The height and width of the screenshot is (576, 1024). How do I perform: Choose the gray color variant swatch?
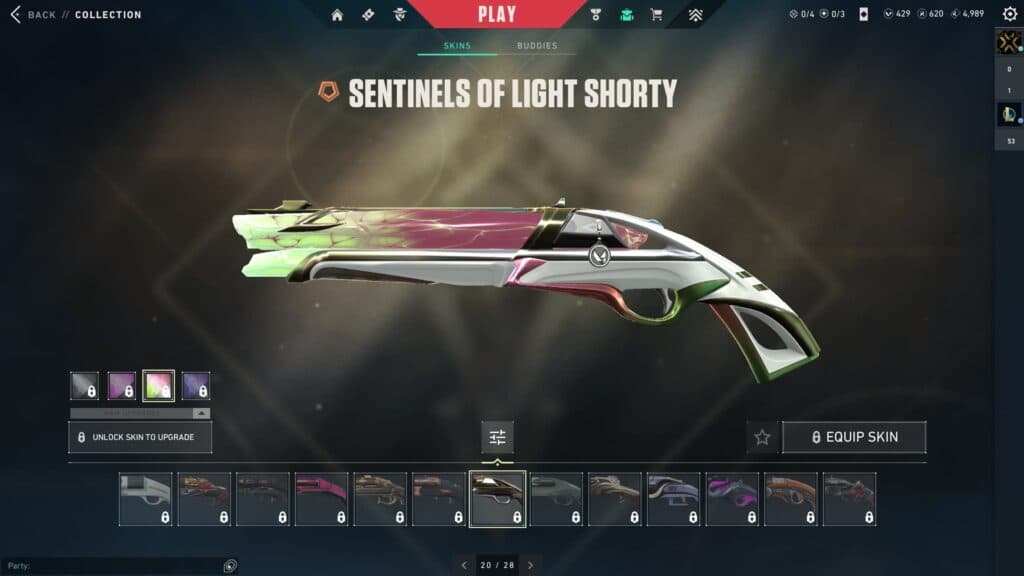click(x=84, y=385)
